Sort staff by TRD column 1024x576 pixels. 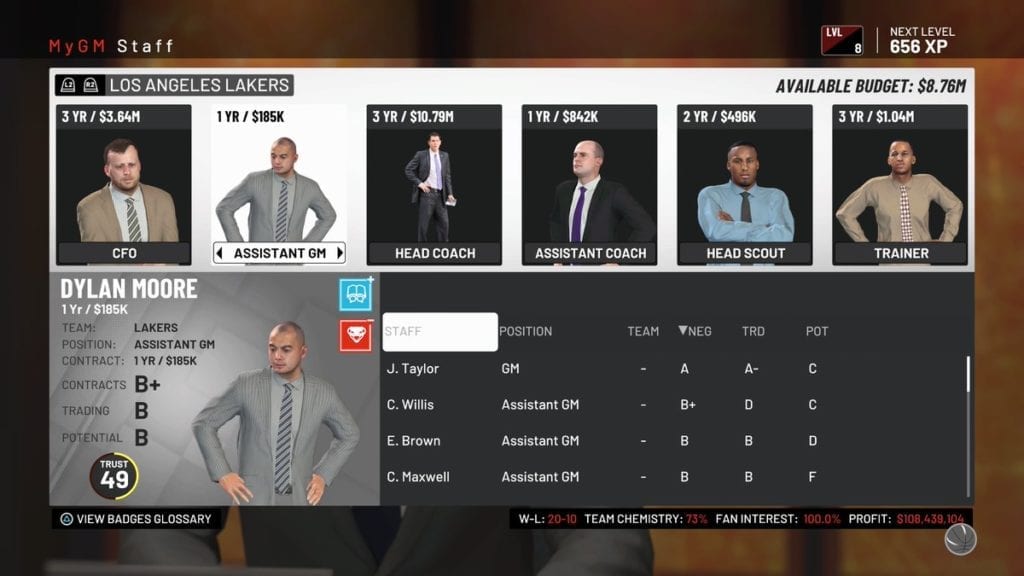click(x=753, y=331)
